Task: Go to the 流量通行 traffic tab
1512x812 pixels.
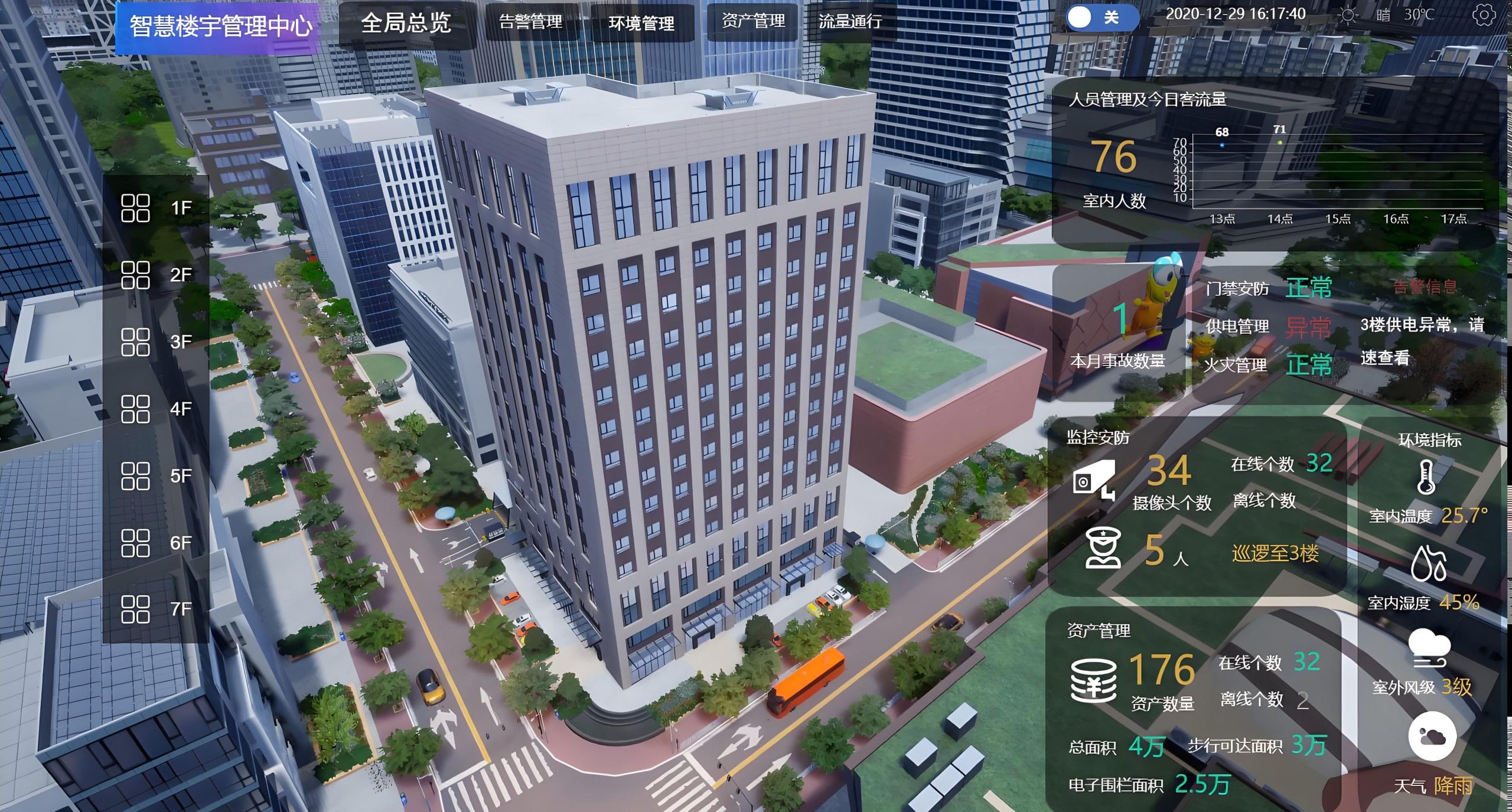Action: click(x=850, y=22)
